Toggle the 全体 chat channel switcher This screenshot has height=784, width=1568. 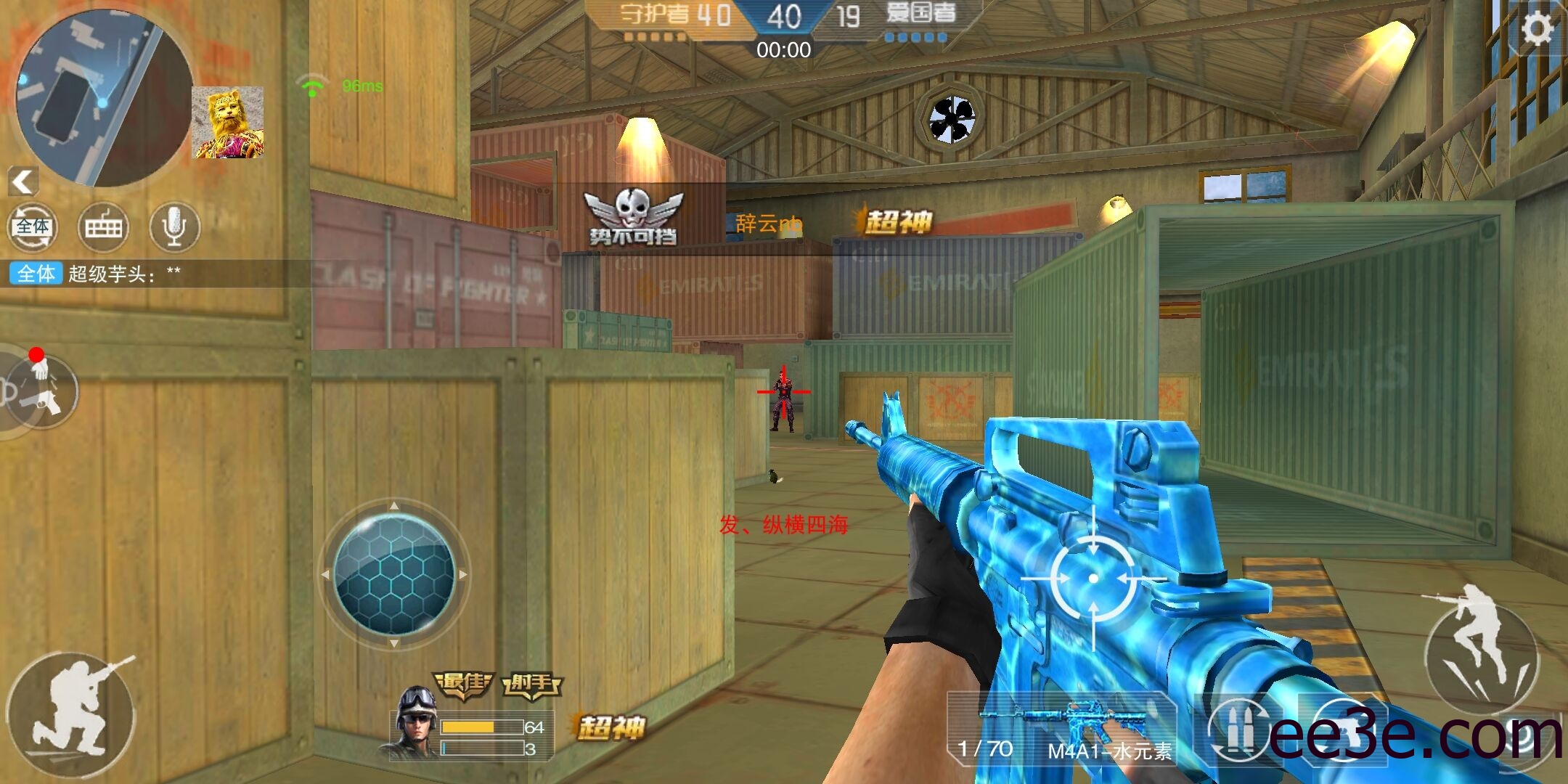pyautogui.click(x=33, y=227)
